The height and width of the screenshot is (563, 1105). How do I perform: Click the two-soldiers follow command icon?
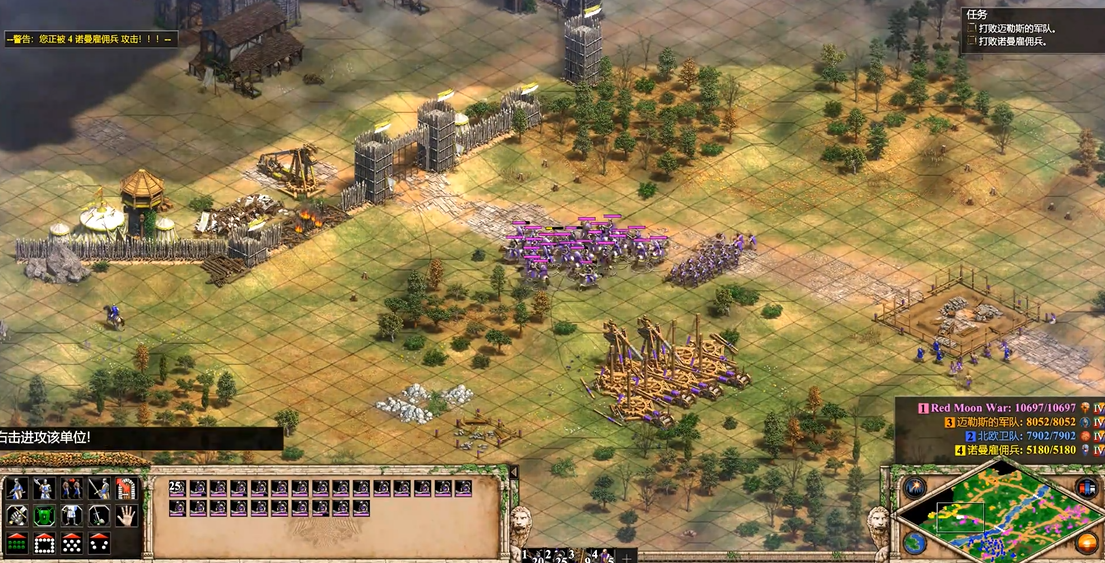(x=71, y=489)
